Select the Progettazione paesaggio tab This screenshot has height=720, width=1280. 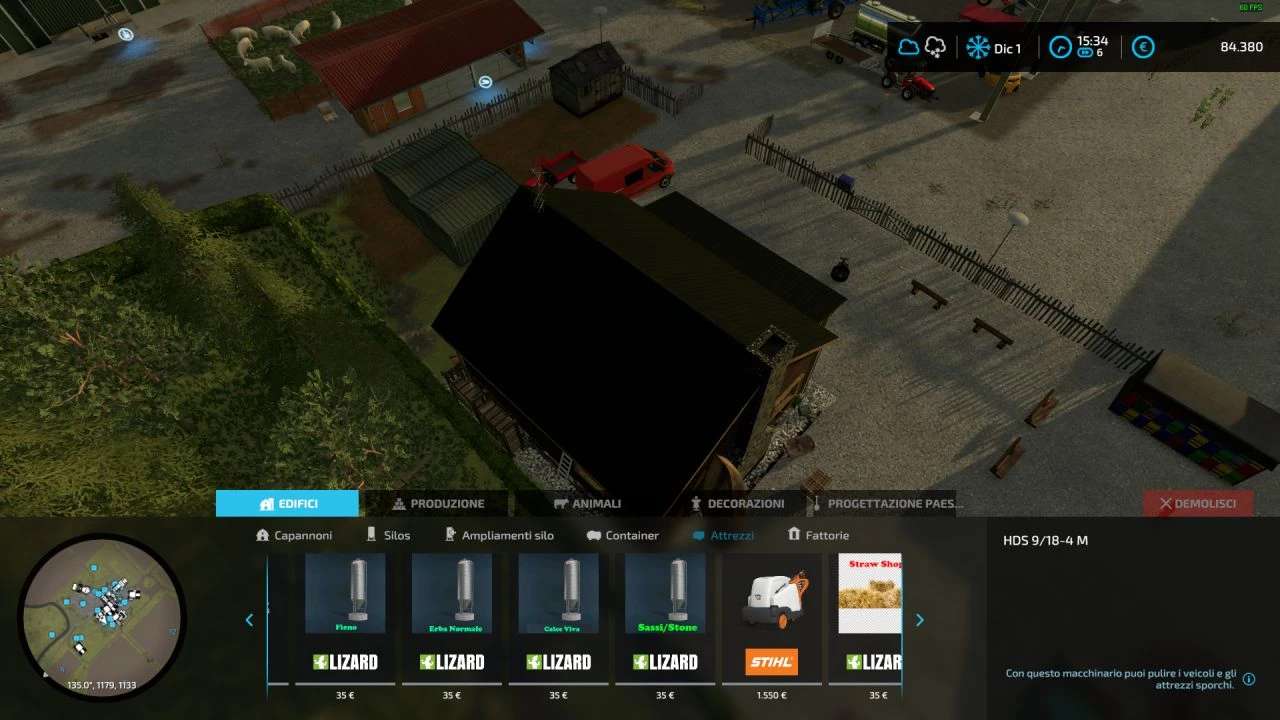[885, 503]
